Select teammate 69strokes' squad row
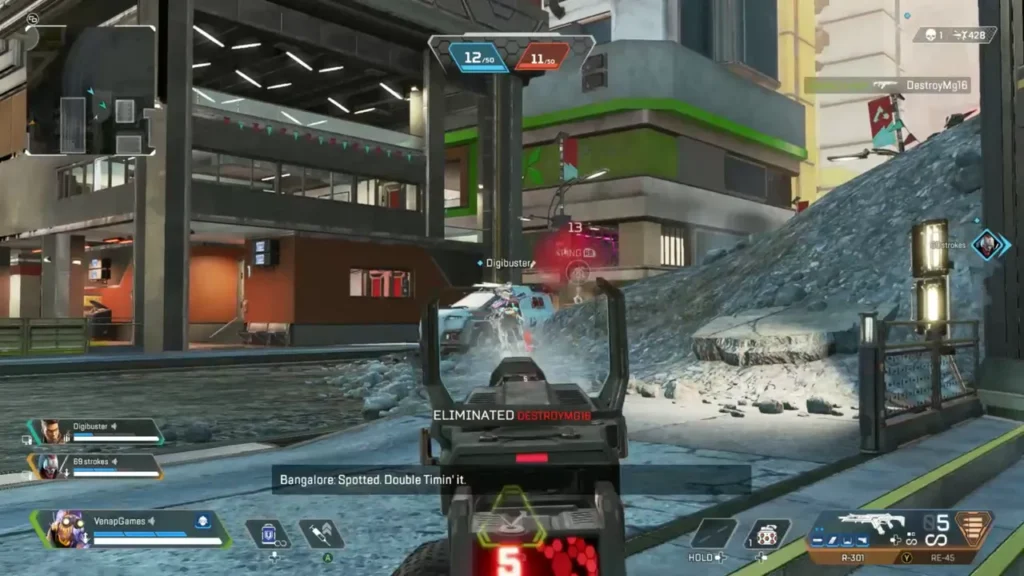This screenshot has width=1024, height=576. click(x=97, y=465)
